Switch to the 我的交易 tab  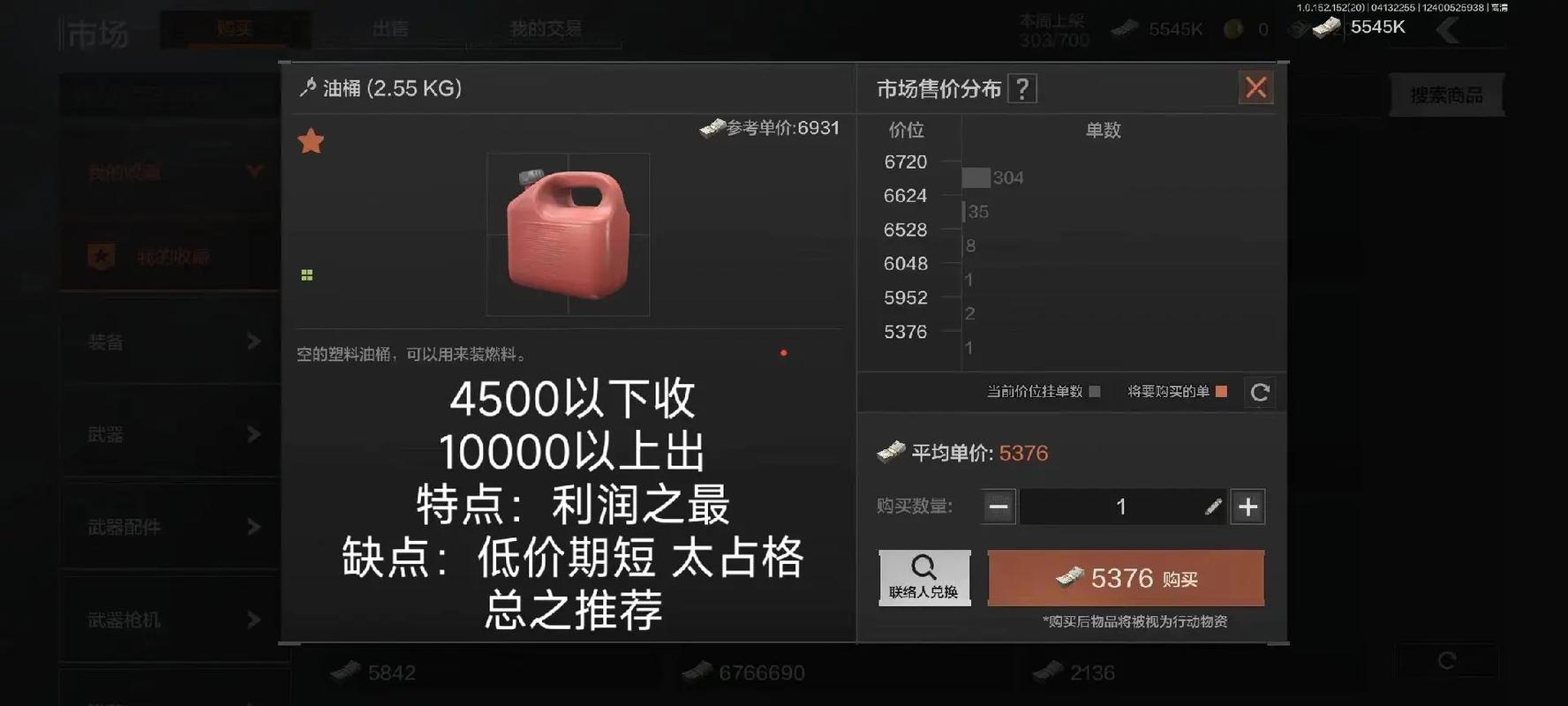pyautogui.click(x=545, y=27)
